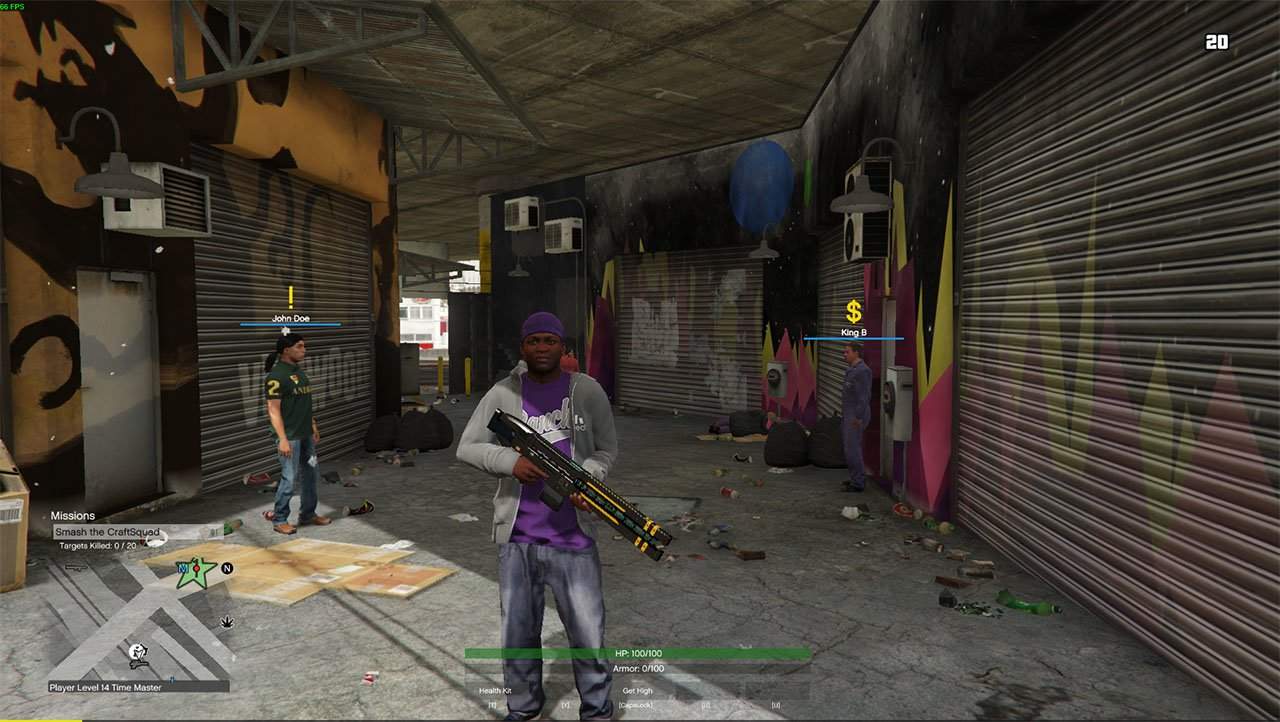This screenshot has width=1280, height=722.
Task: Click the gun icon on the minimap
Action: pos(76,567)
